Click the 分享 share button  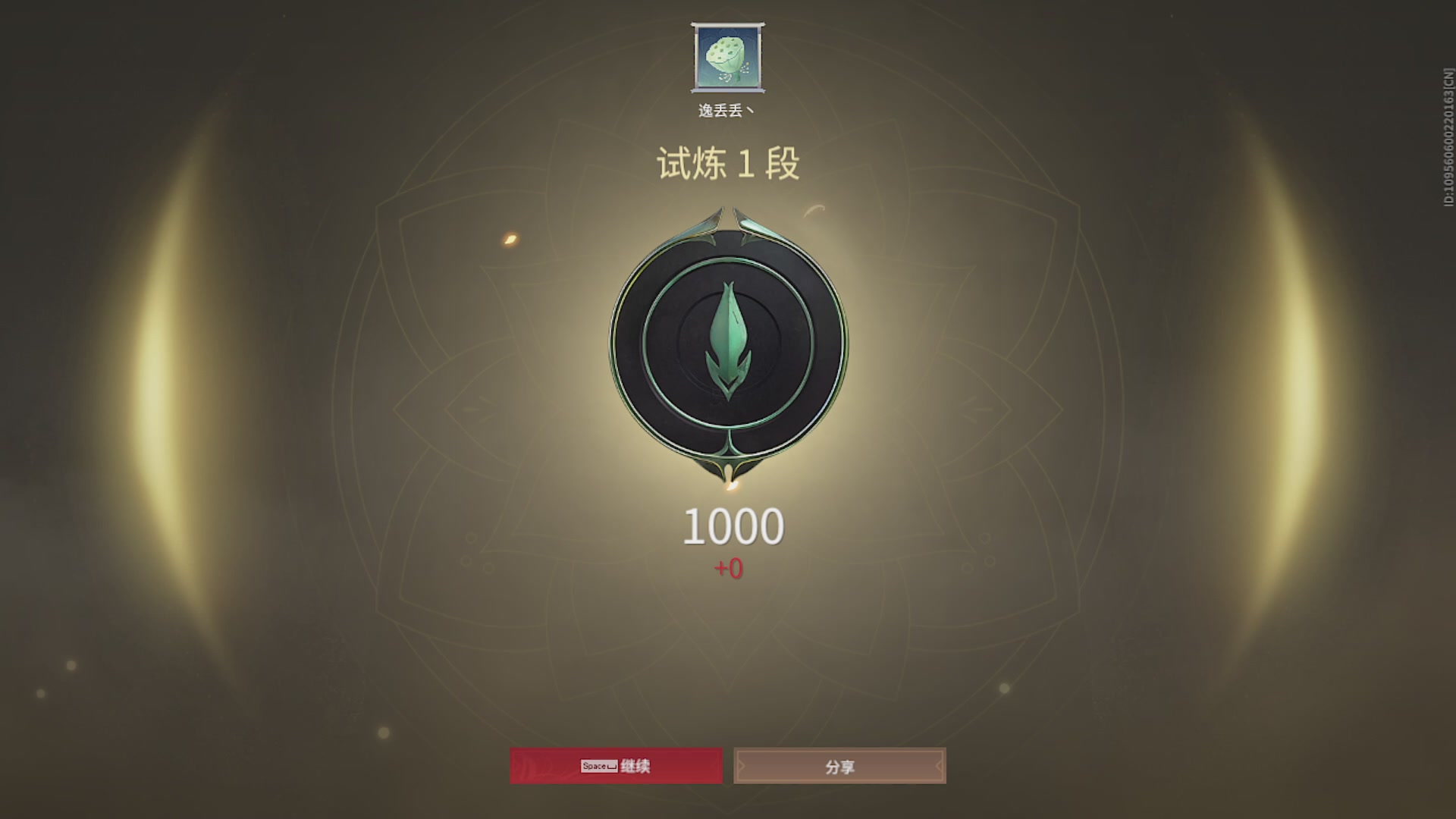tap(839, 766)
